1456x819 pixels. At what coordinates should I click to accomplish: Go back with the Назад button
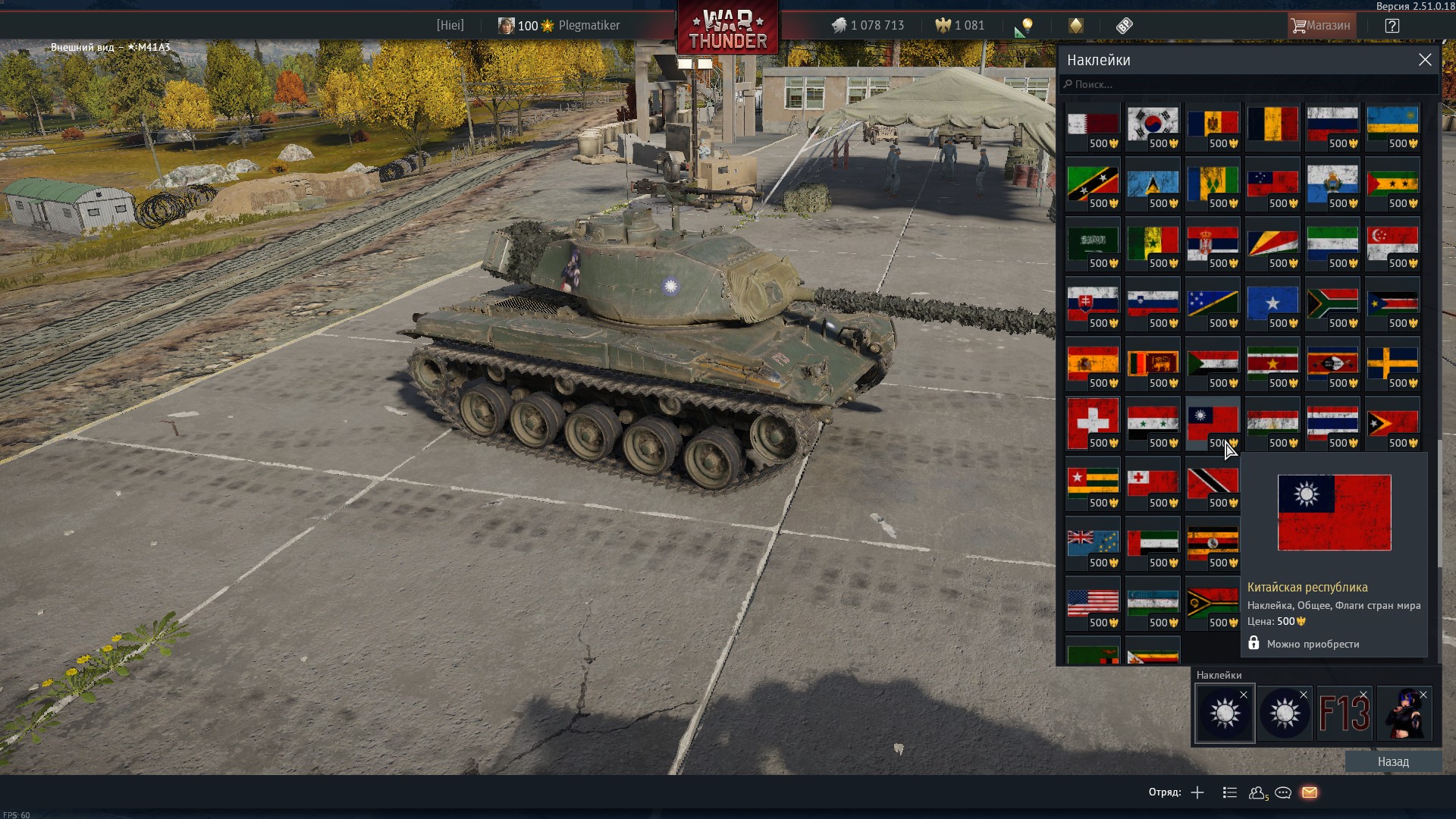1393,761
